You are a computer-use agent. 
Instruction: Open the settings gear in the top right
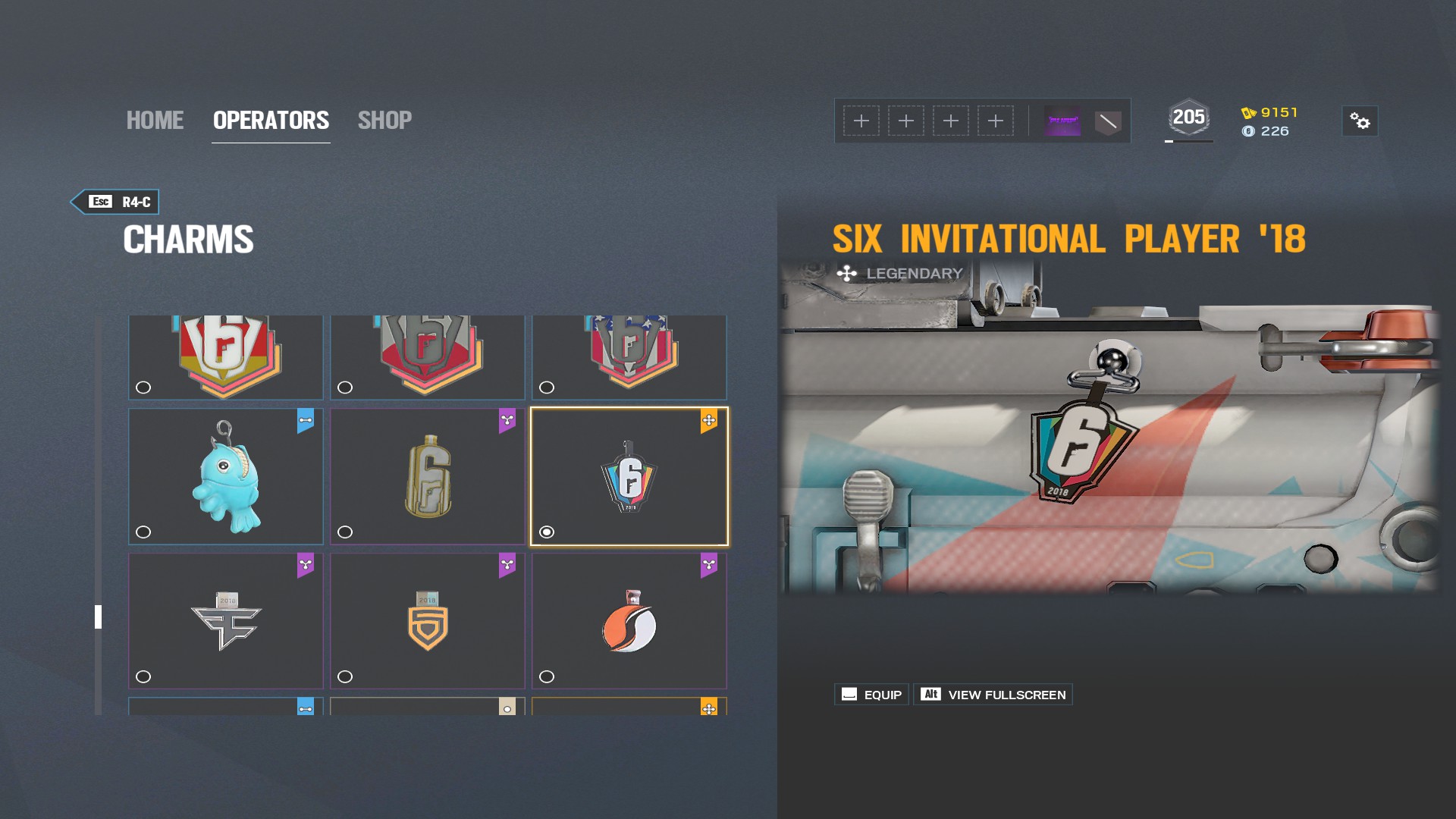1359,120
